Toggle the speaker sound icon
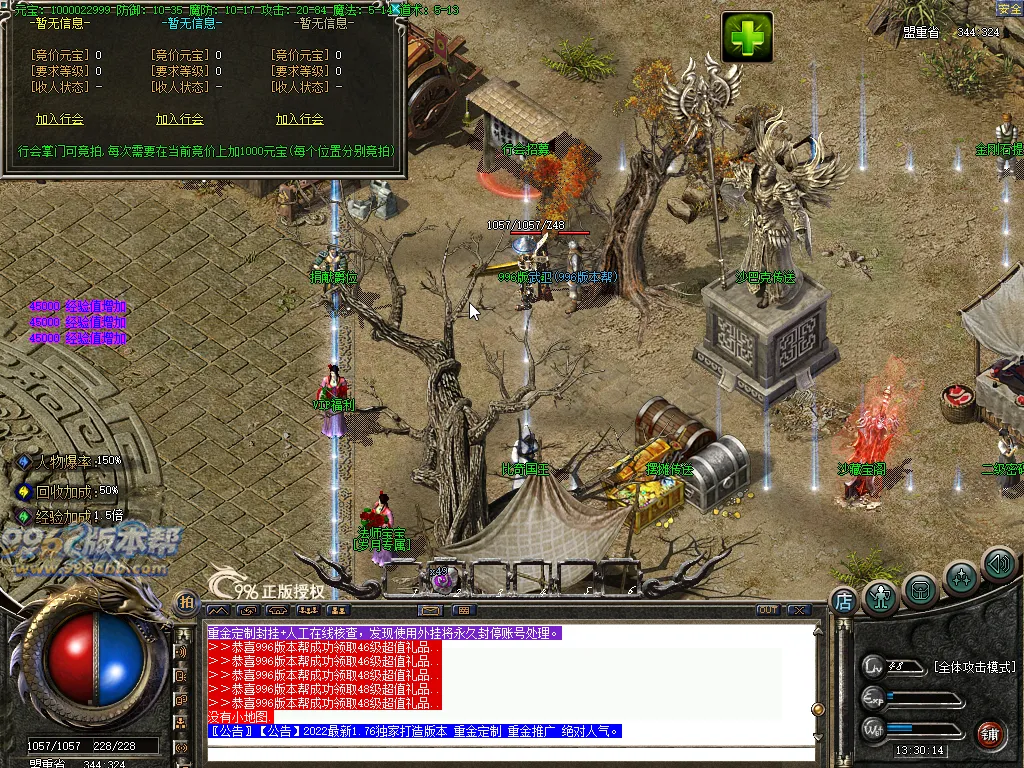 click(x=998, y=565)
